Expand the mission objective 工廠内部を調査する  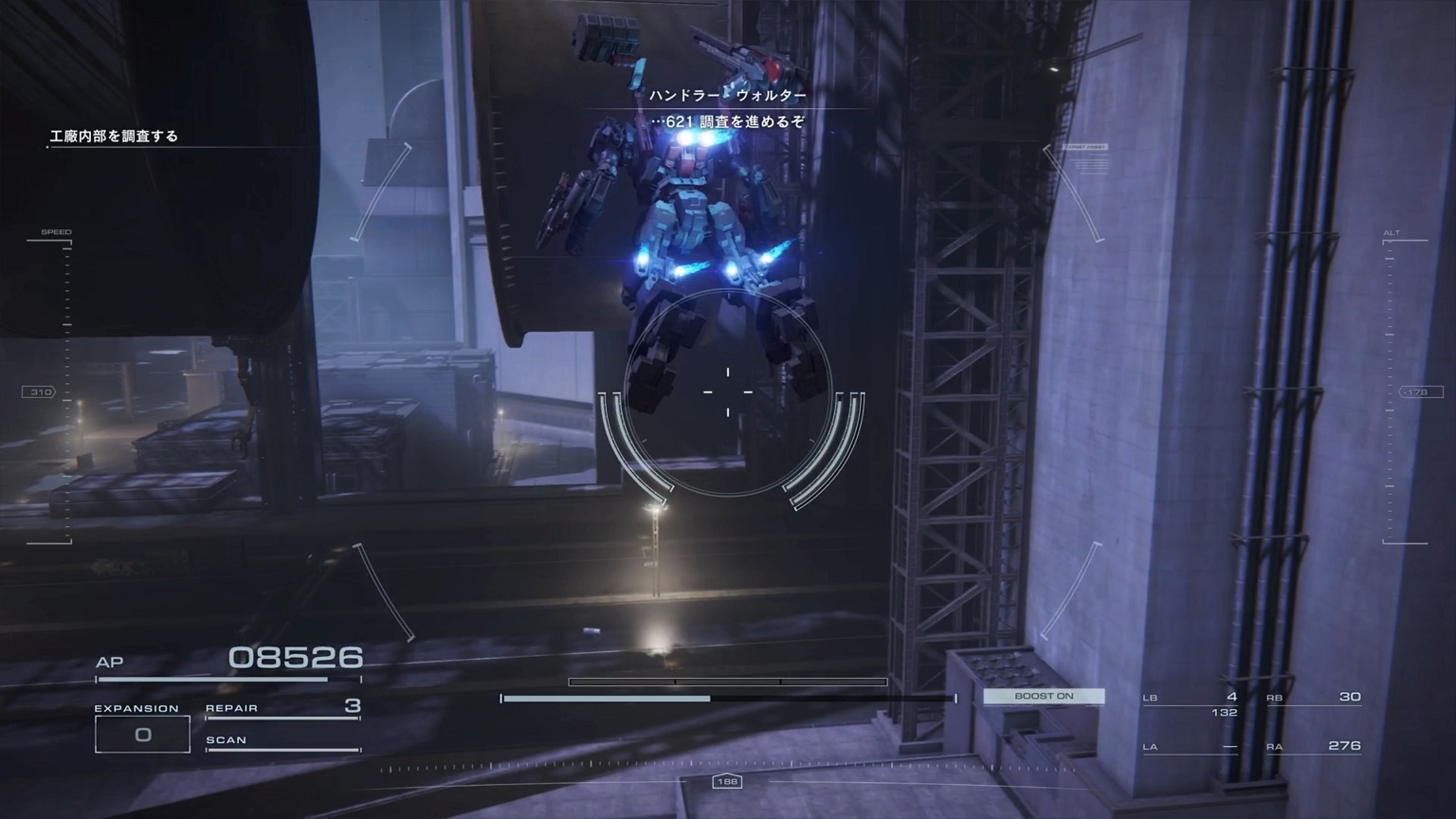(114, 136)
